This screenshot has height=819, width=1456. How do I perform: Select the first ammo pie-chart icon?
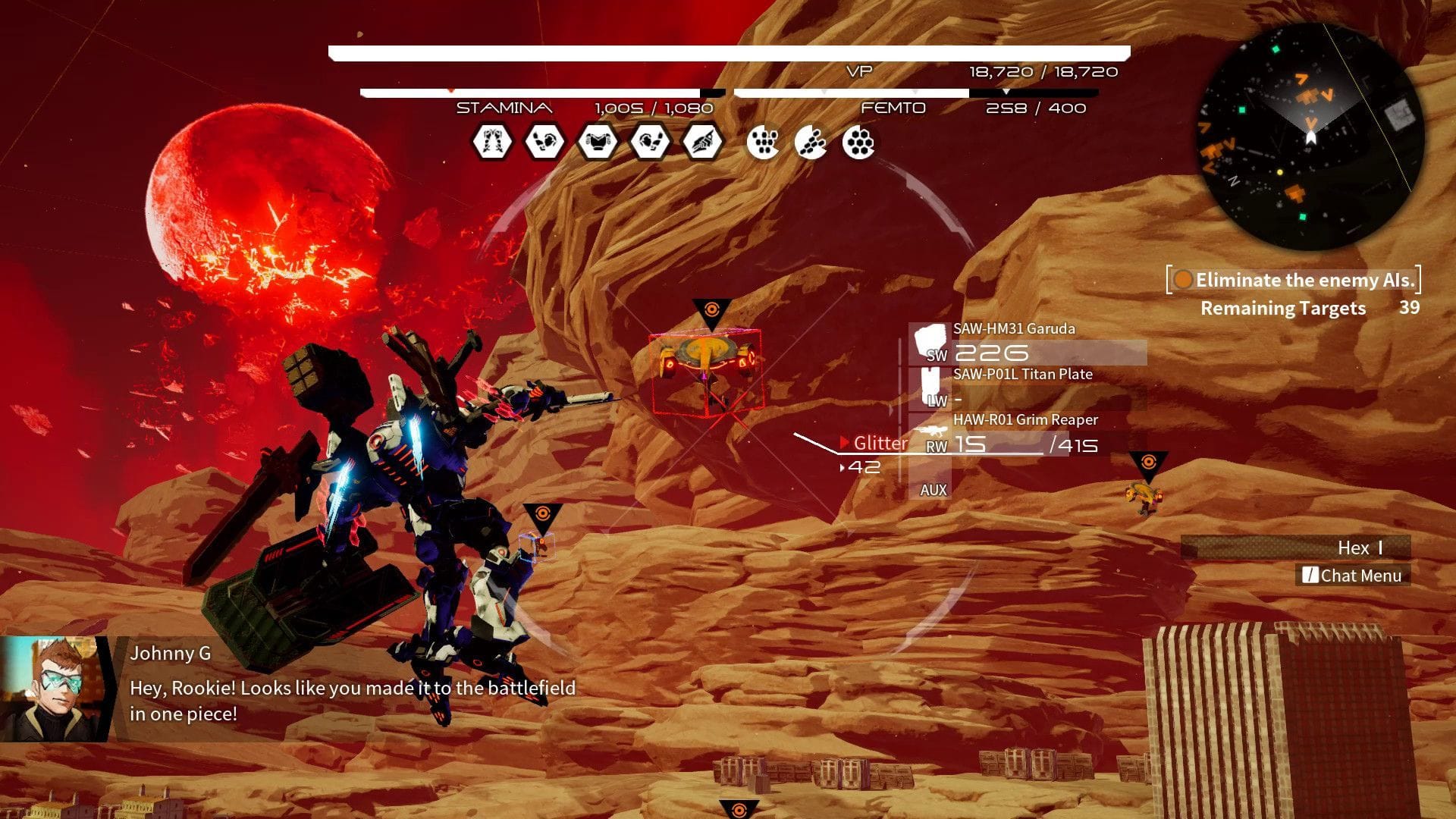pos(764,142)
